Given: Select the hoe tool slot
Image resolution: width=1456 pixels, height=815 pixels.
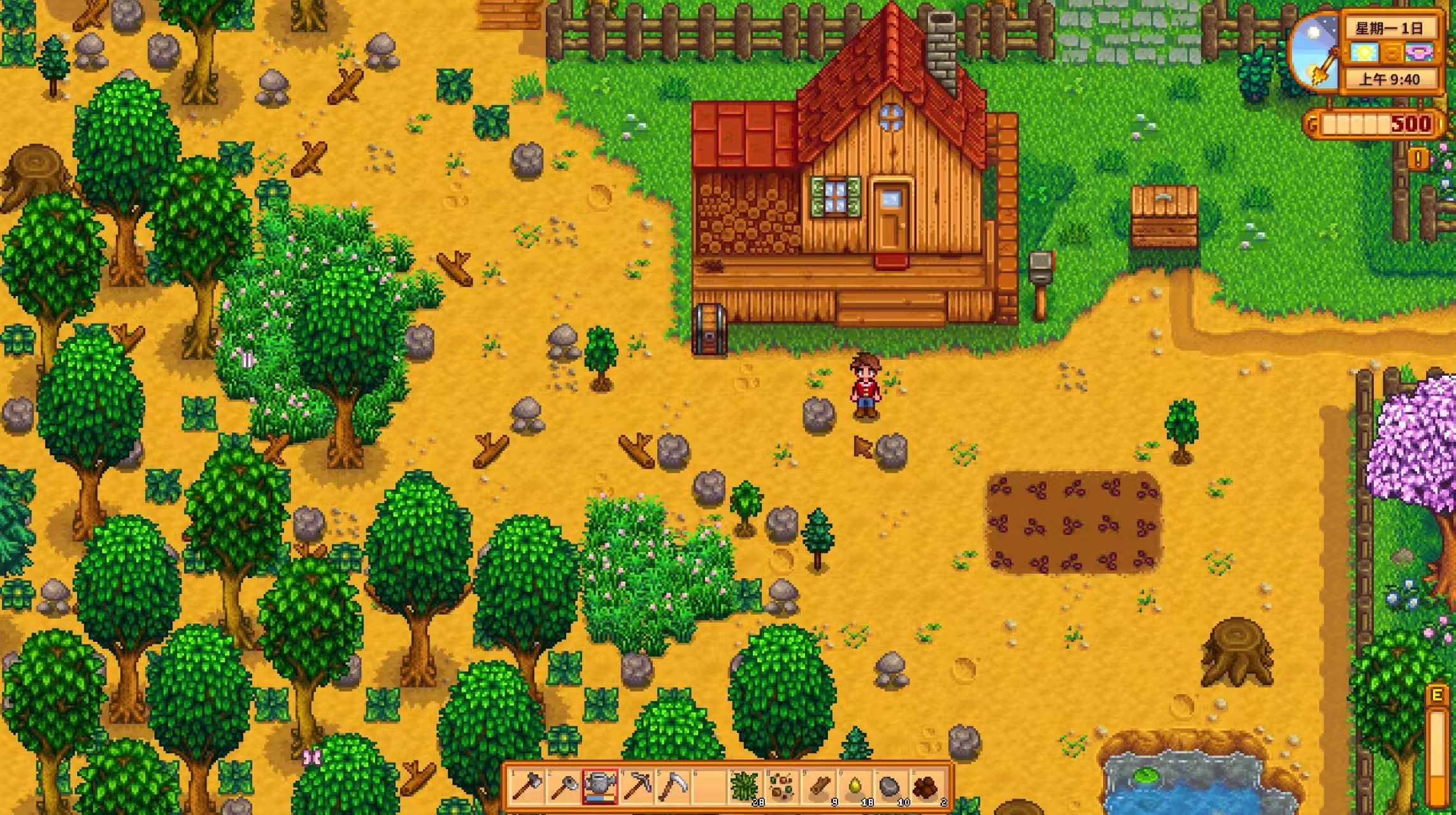Looking at the screenshot, I should click(564, 787).
